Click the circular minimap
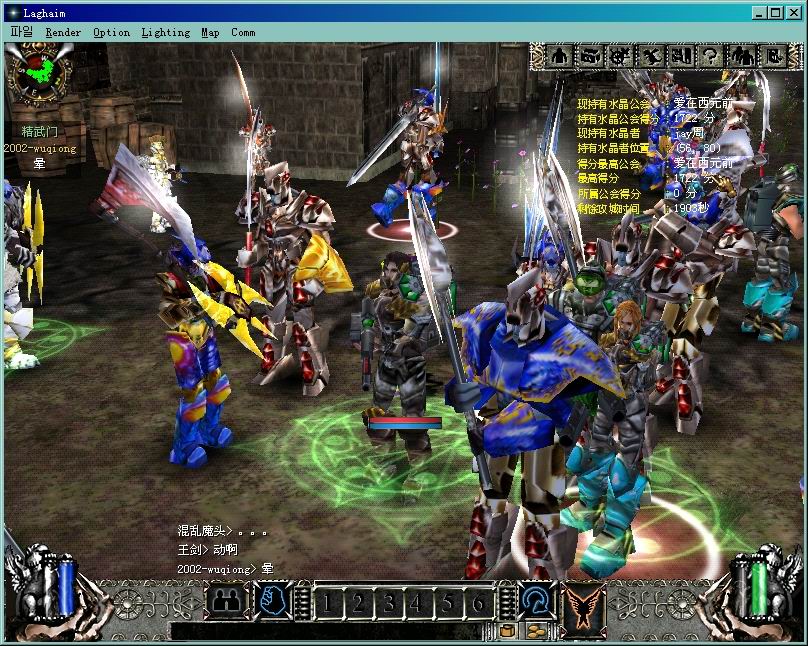The image size is (808, 646). tap(38, 72)
